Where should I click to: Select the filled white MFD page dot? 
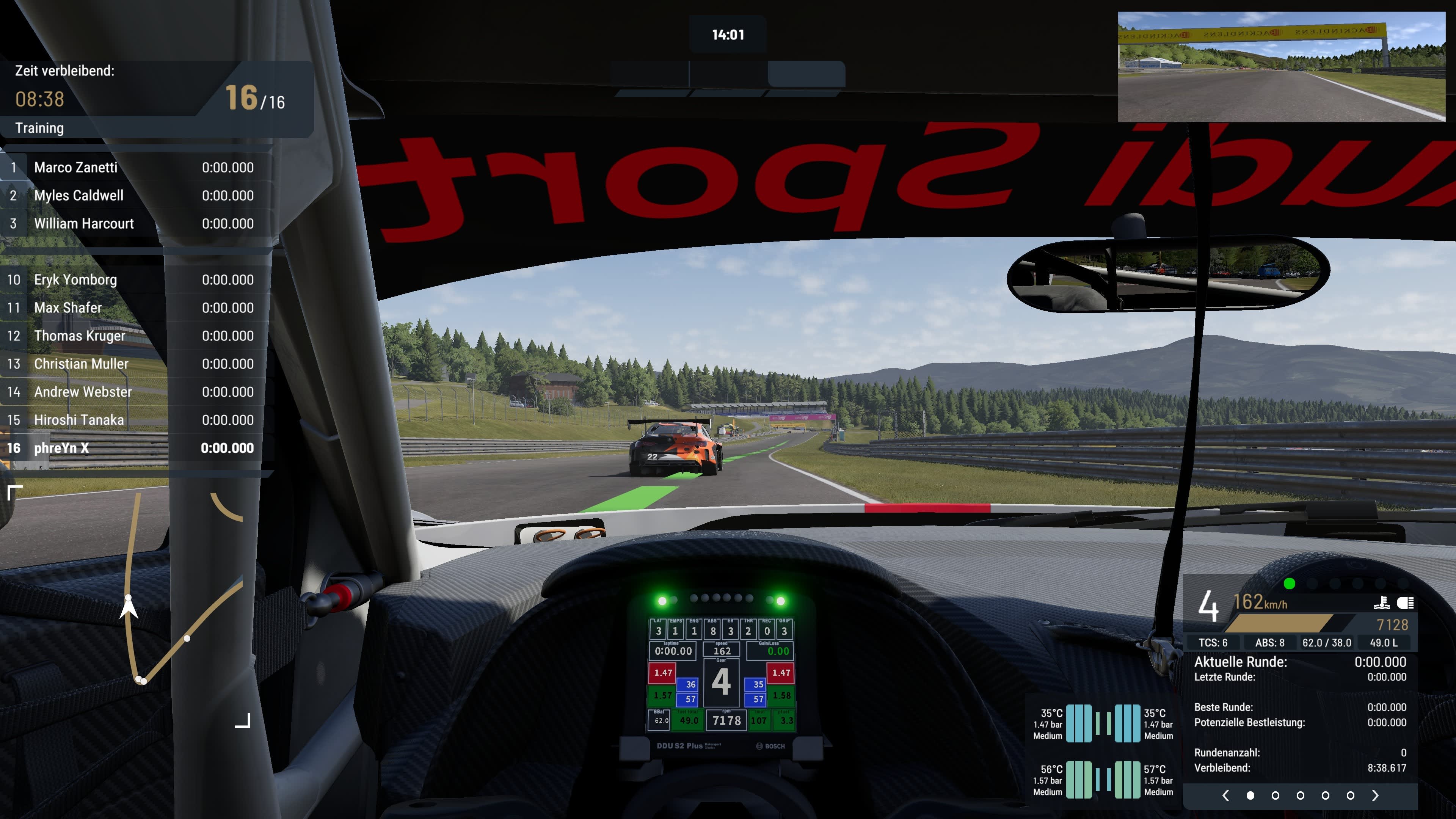pos(1250,795)
